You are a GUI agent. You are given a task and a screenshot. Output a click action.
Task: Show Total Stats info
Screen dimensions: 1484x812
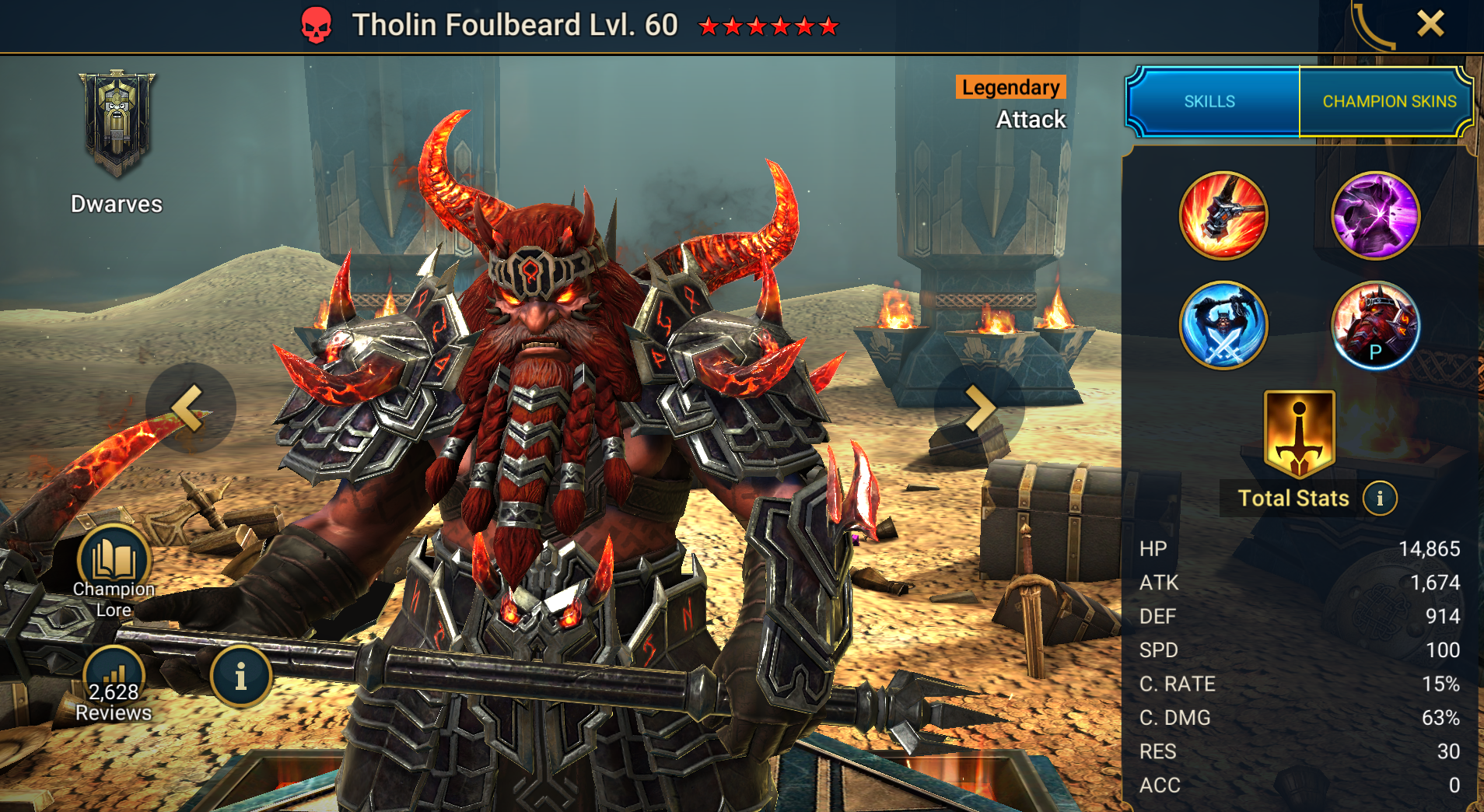tap(1380, 499)
